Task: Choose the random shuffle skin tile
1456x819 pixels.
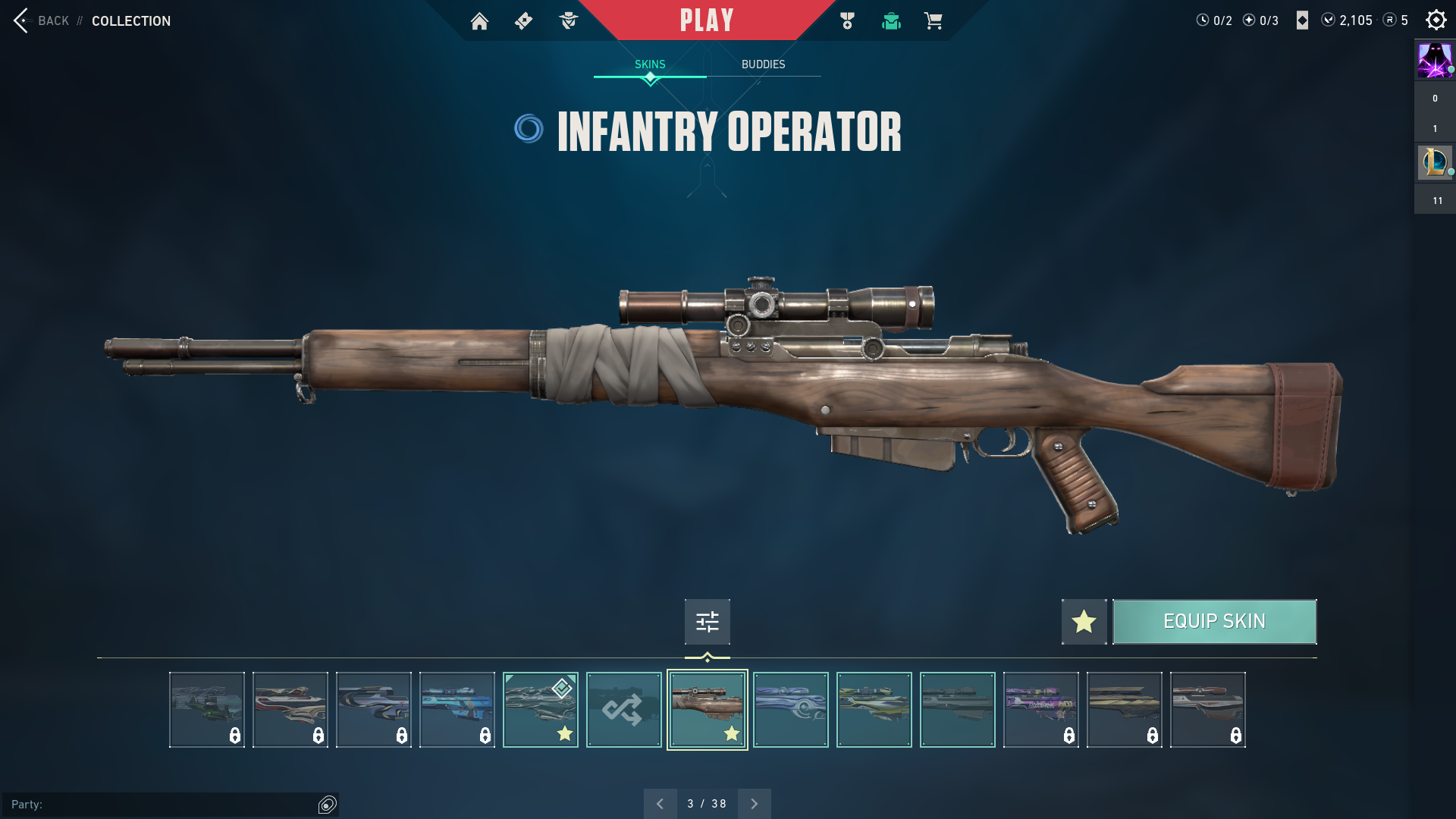Action: point(623,710)
